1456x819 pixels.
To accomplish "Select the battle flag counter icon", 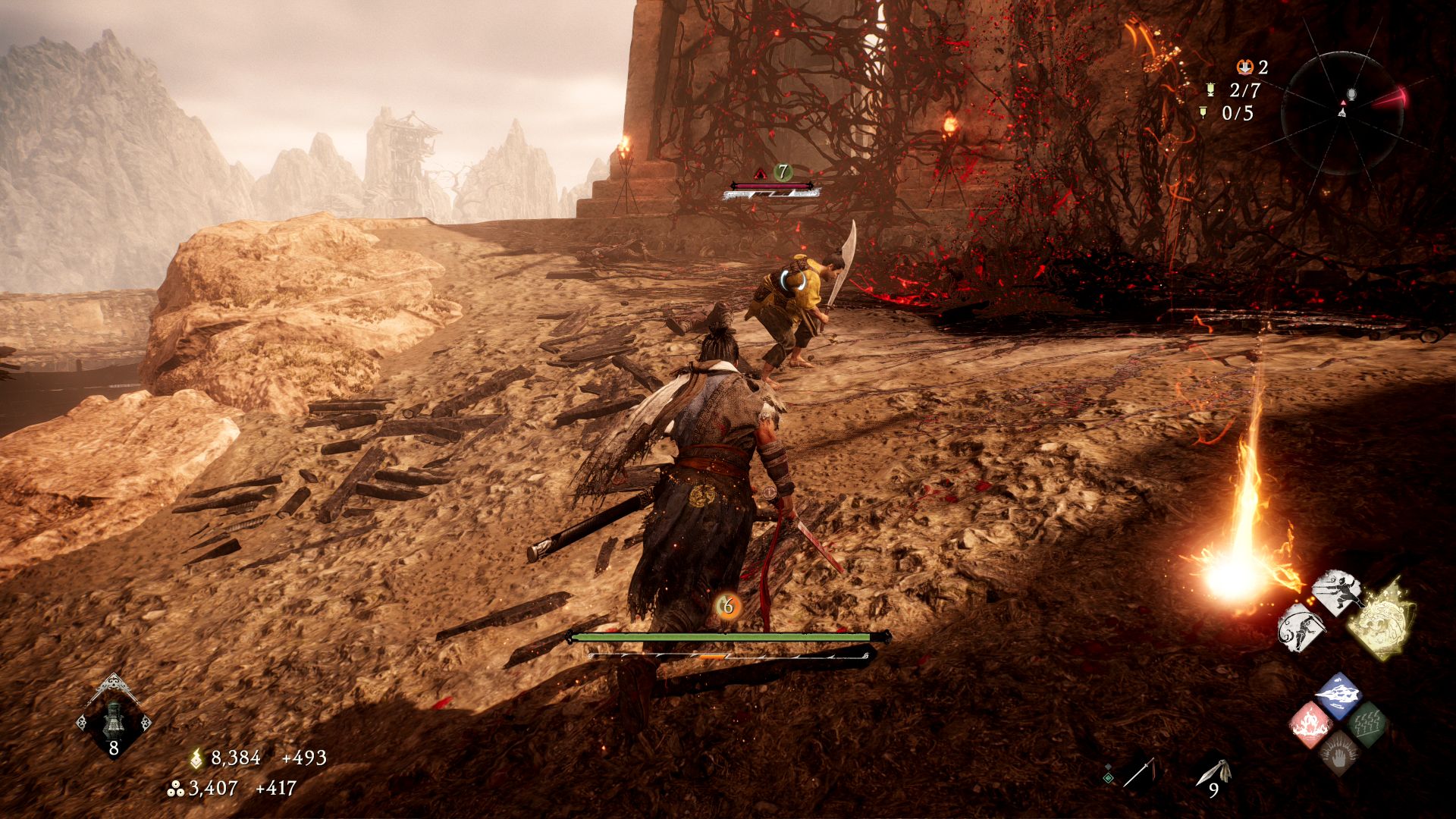I will point(1210,90).
